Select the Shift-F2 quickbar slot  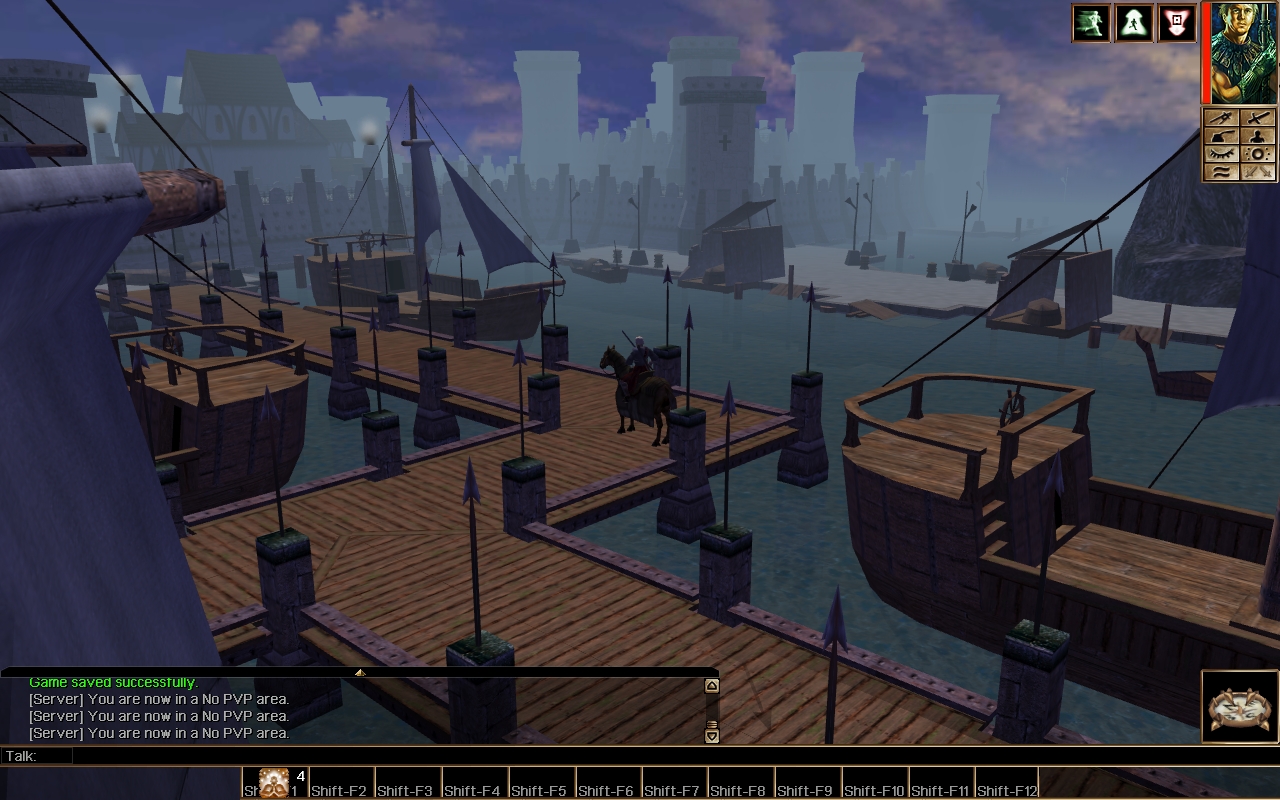click(341, 783)
